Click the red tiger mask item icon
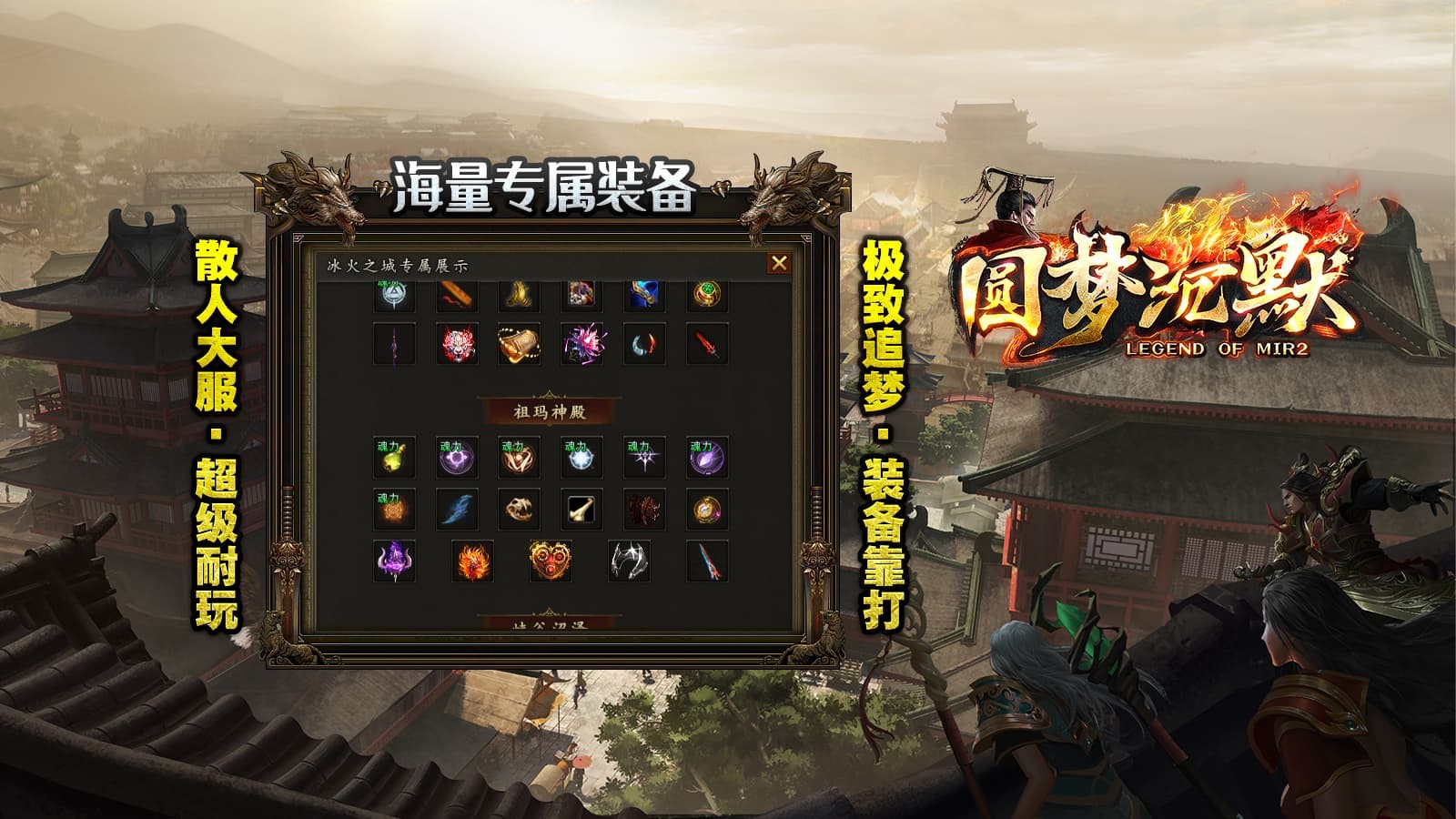The height and width of the screenshot is (819, 1456). point(455,344)
